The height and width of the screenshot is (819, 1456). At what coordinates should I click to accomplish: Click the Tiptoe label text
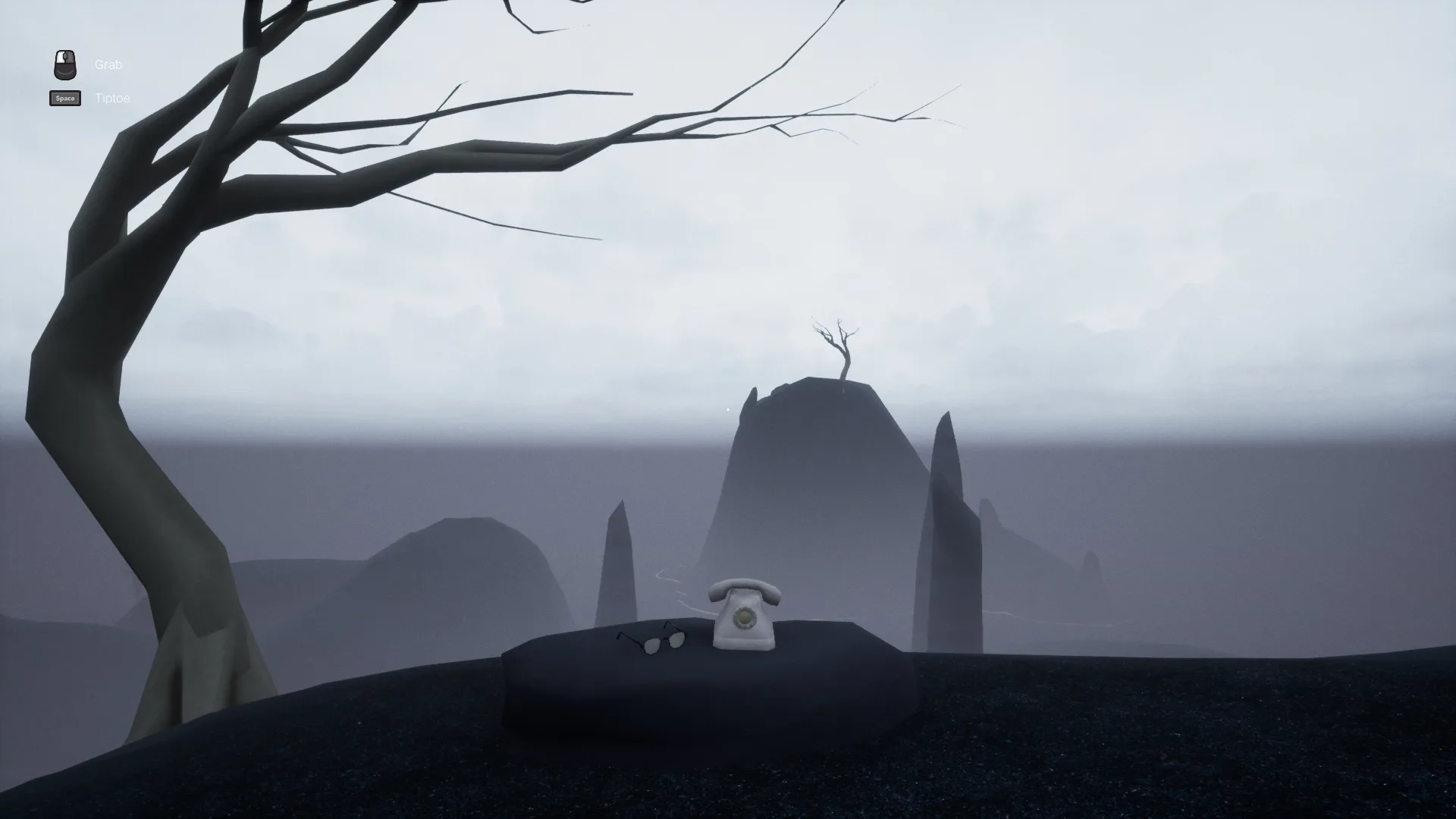click(111, 98)
